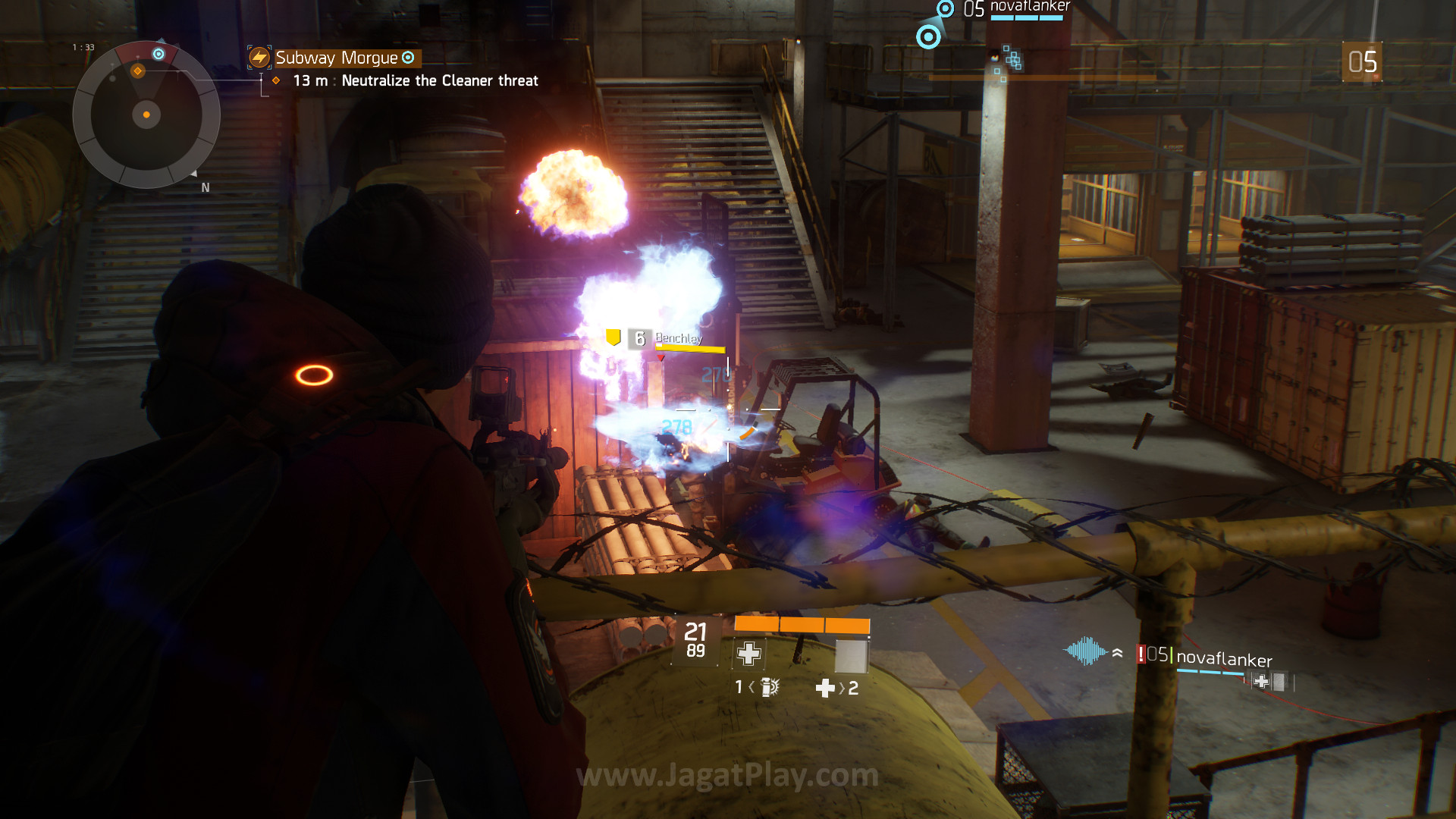Select novaflanker in the party list

tap(1223, 658)
